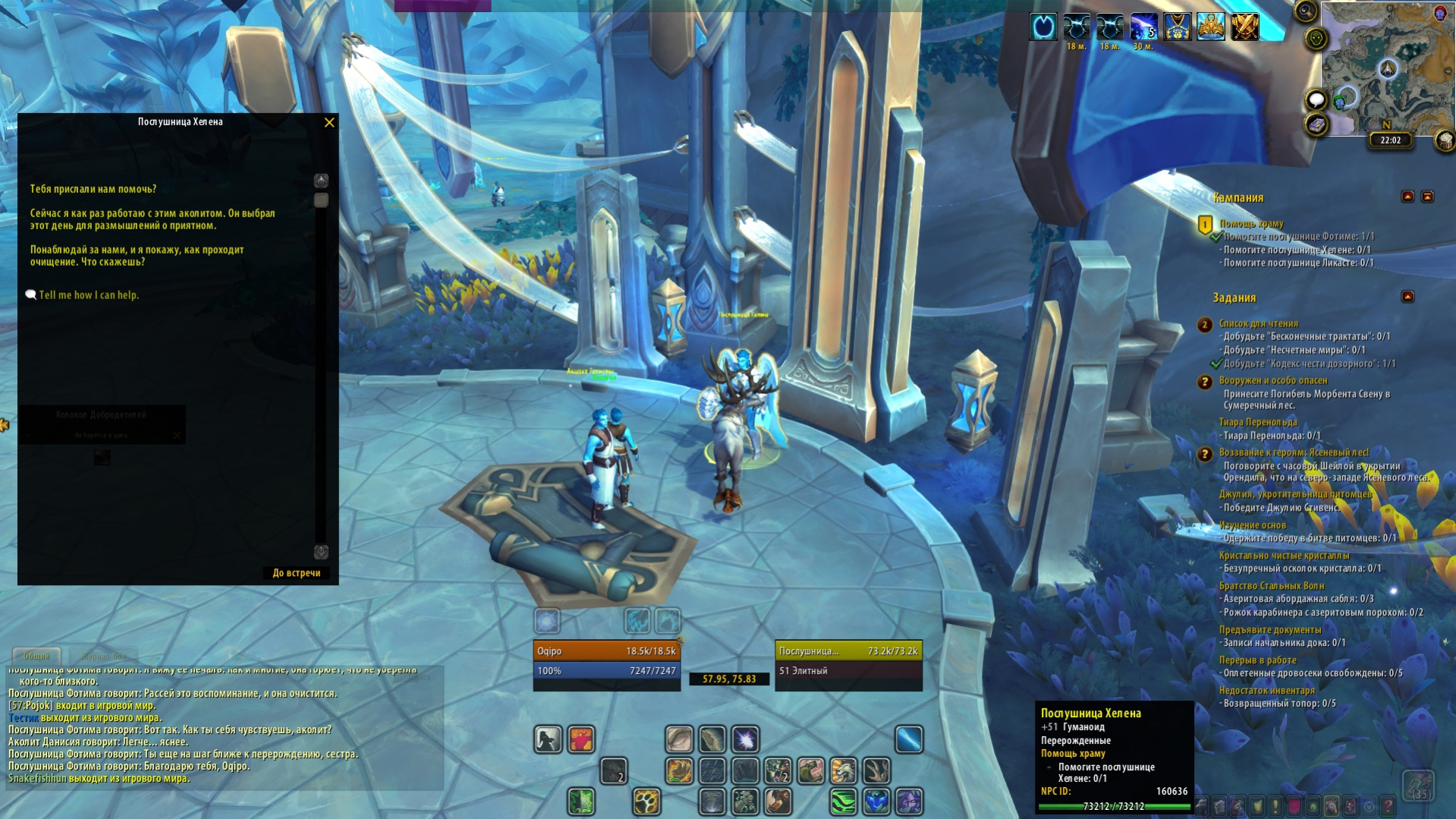1456x819 pixels.
Task: Click the 22:02 clock under the minimap
Action: (x=1390, y=140)
